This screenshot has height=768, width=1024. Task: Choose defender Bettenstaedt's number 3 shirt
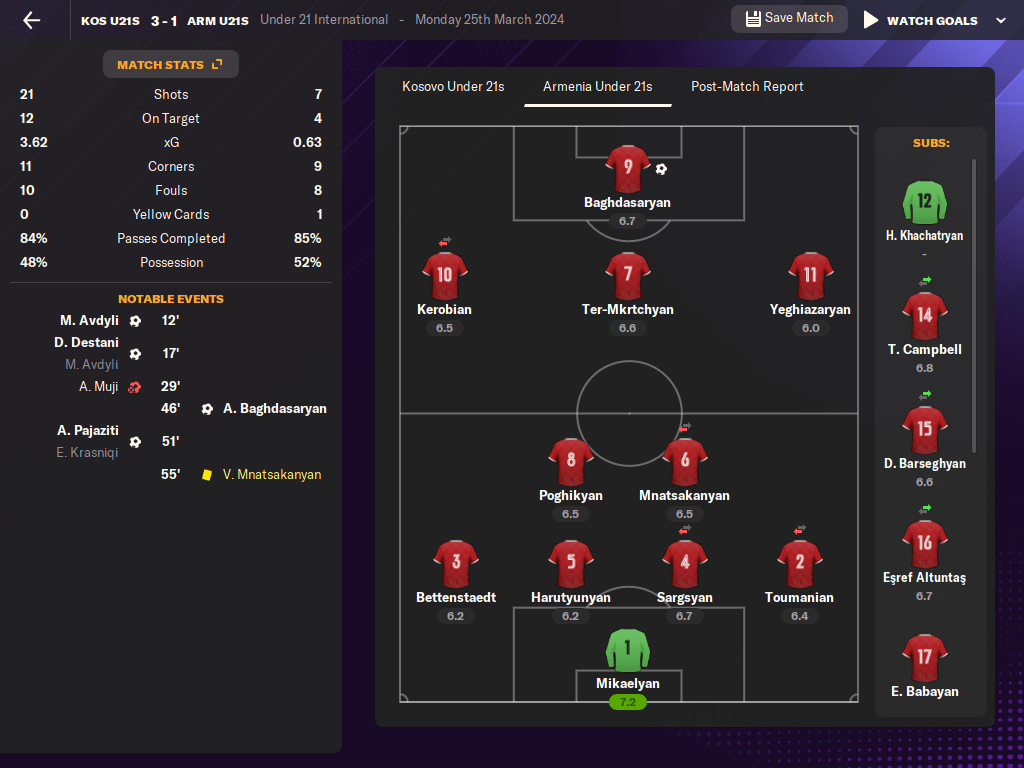pyautogui.click(x=456, y=565)
